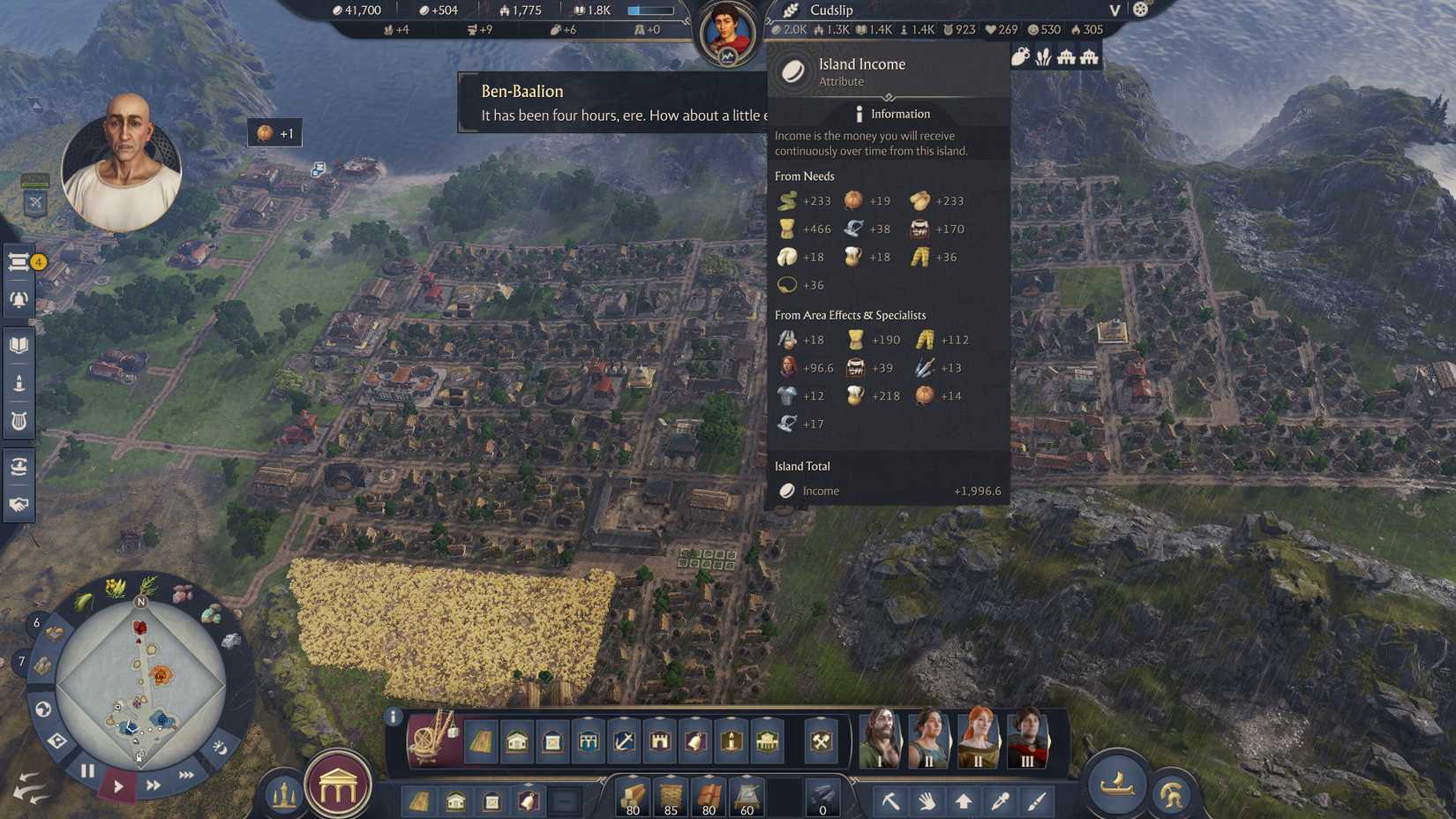Open the settings wheel in the top right
1456x819 pixels.
pyautogui.click(x=1138, y=9)
